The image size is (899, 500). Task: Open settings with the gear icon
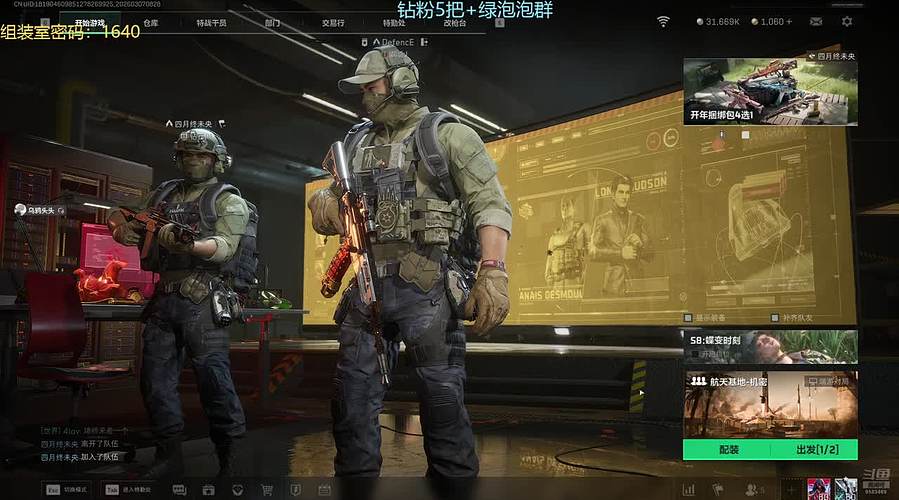click(x=847, y=21)
